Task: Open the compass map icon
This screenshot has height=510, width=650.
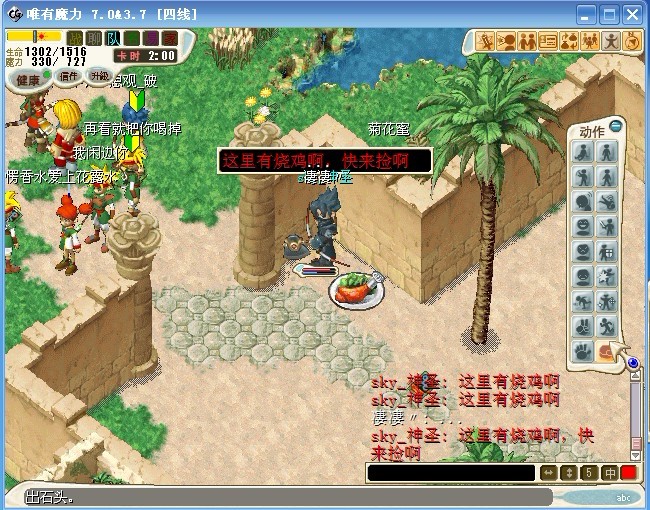Action: point(632,41)
